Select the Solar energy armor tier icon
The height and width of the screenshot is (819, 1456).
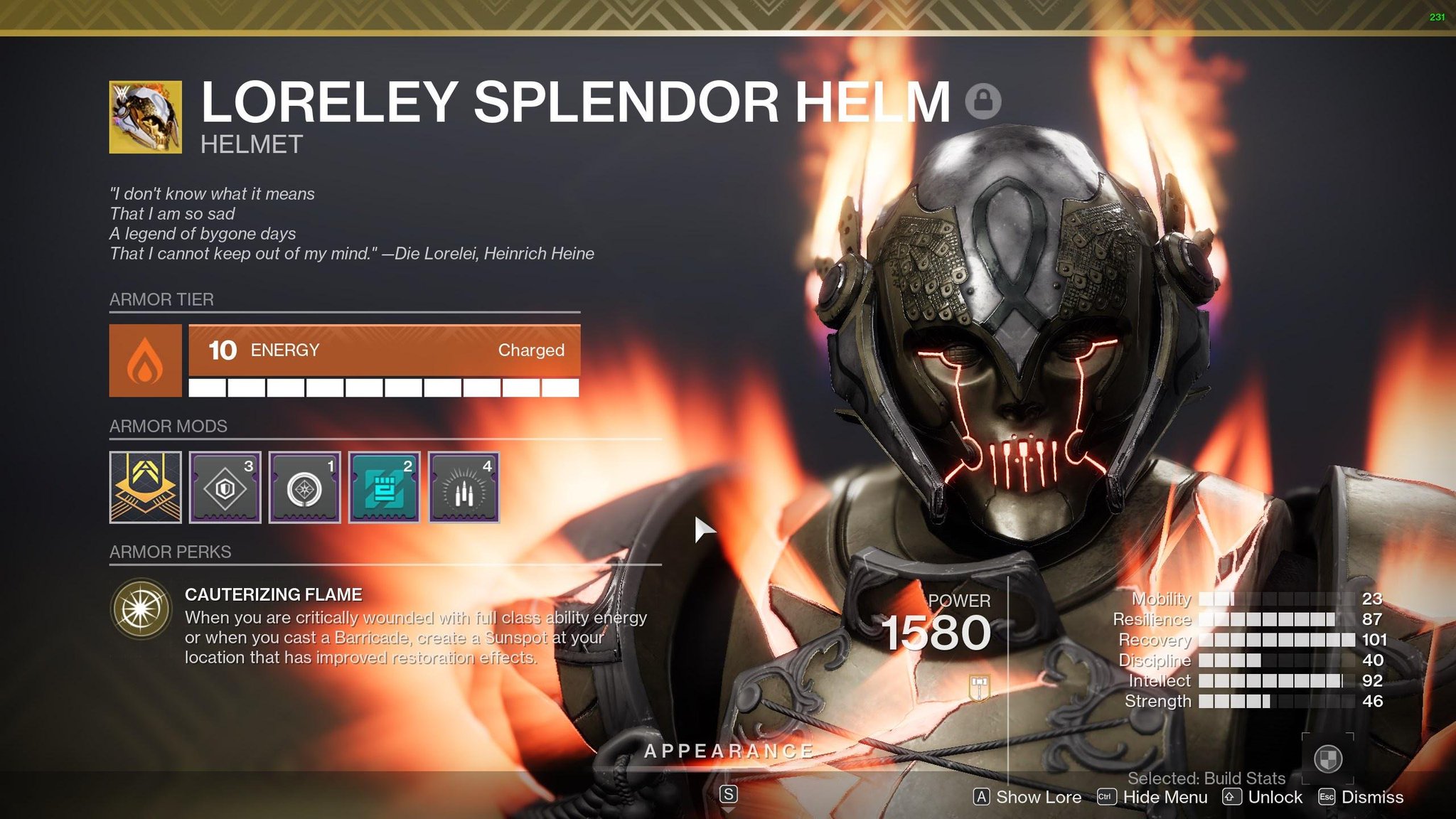coord(146,360)
